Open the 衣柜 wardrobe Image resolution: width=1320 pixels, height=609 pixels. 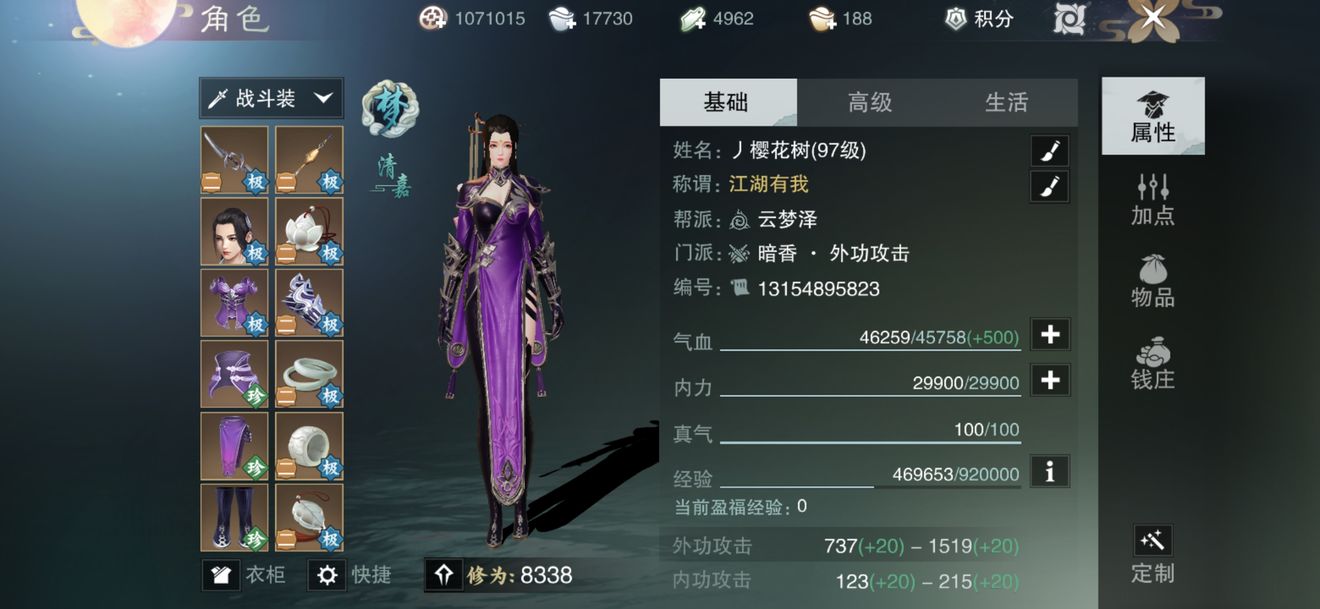point(245,575)
